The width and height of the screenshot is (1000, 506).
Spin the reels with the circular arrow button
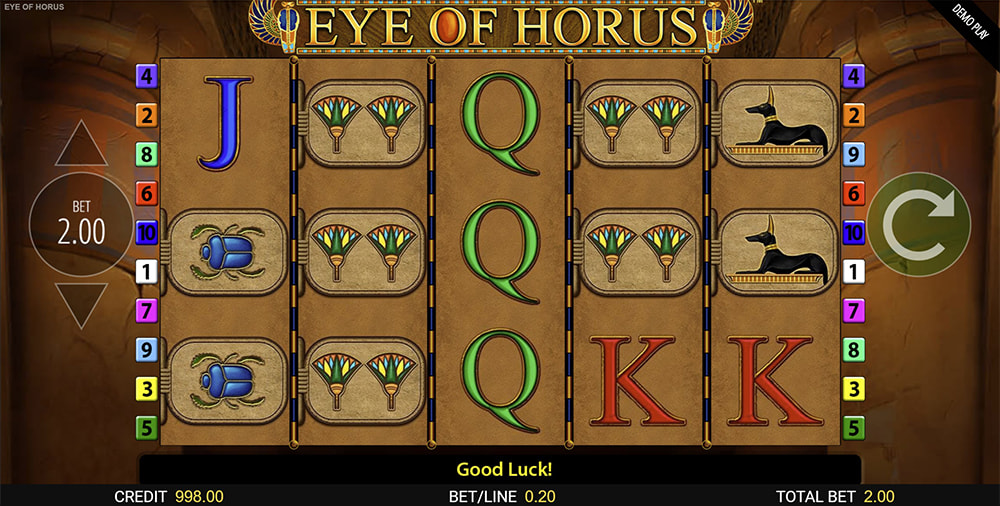tap(918, 224)
